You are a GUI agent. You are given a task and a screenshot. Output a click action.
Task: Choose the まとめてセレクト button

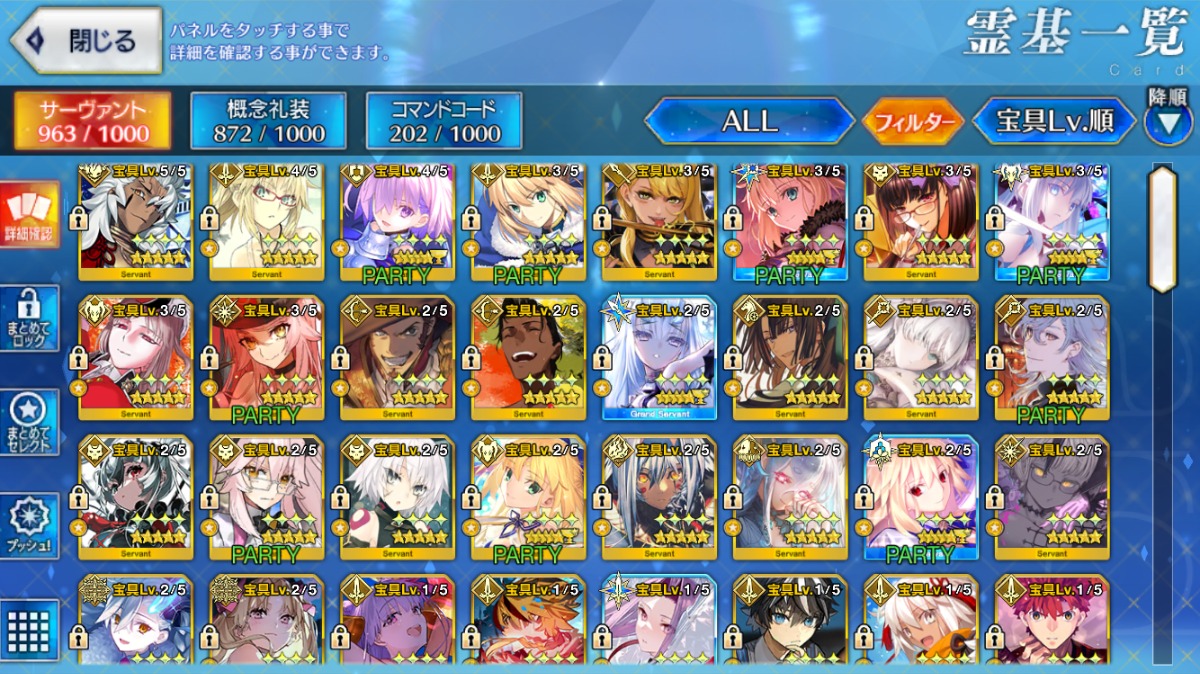(x=29, y=421)
